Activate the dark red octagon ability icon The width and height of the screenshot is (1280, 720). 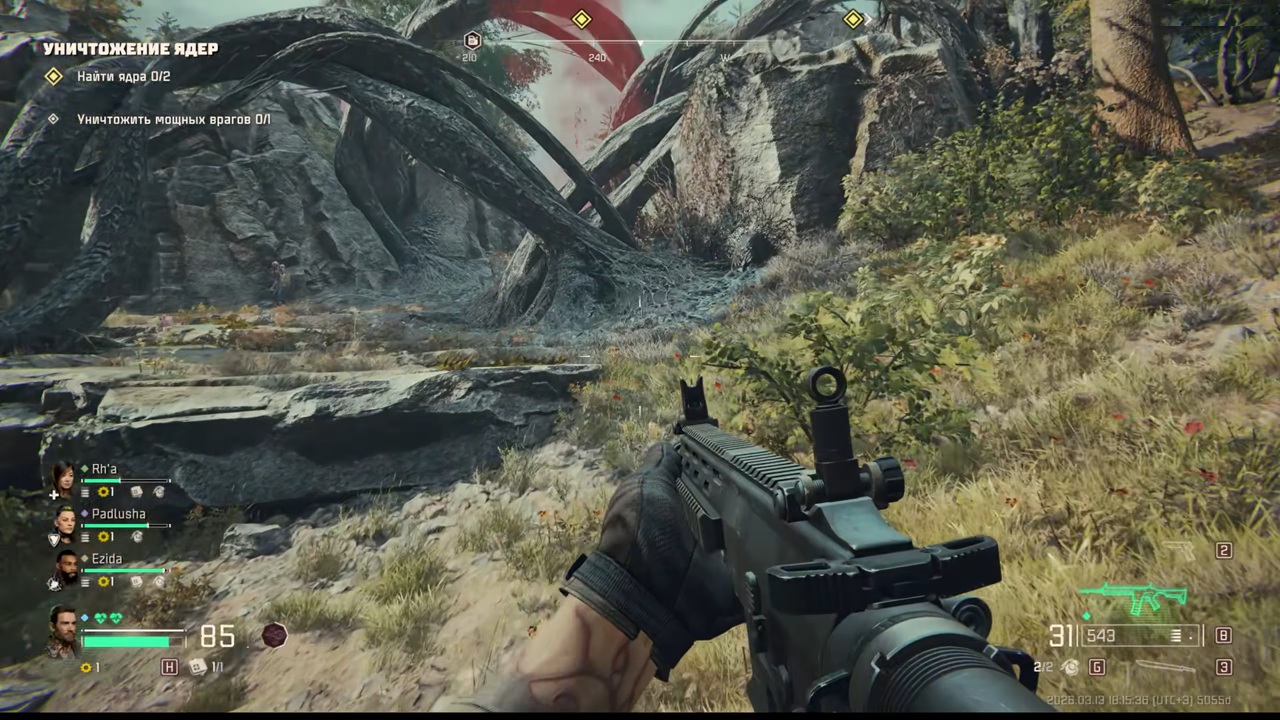tap(274, 635)
